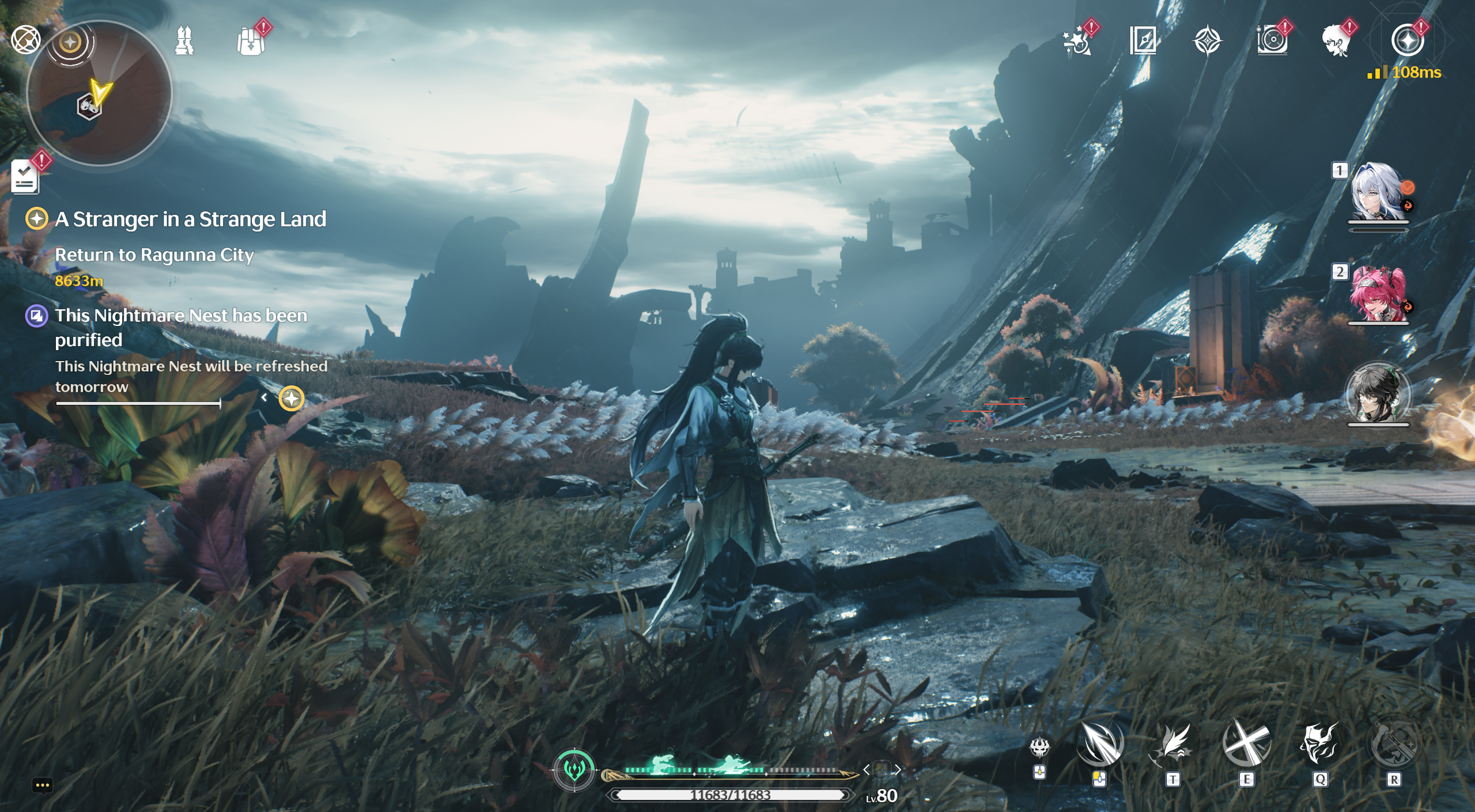Open the guidebook compass icon
Screen dimensions: 1475x812
point(1143,41)
